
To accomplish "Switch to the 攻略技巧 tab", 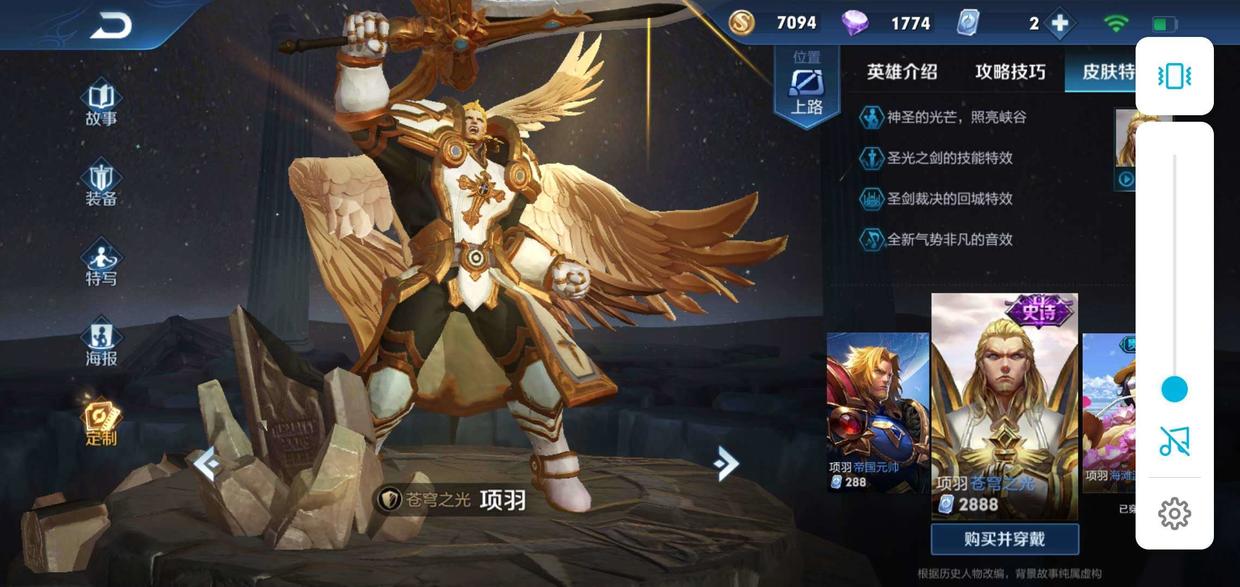I will click(1010, 72).
